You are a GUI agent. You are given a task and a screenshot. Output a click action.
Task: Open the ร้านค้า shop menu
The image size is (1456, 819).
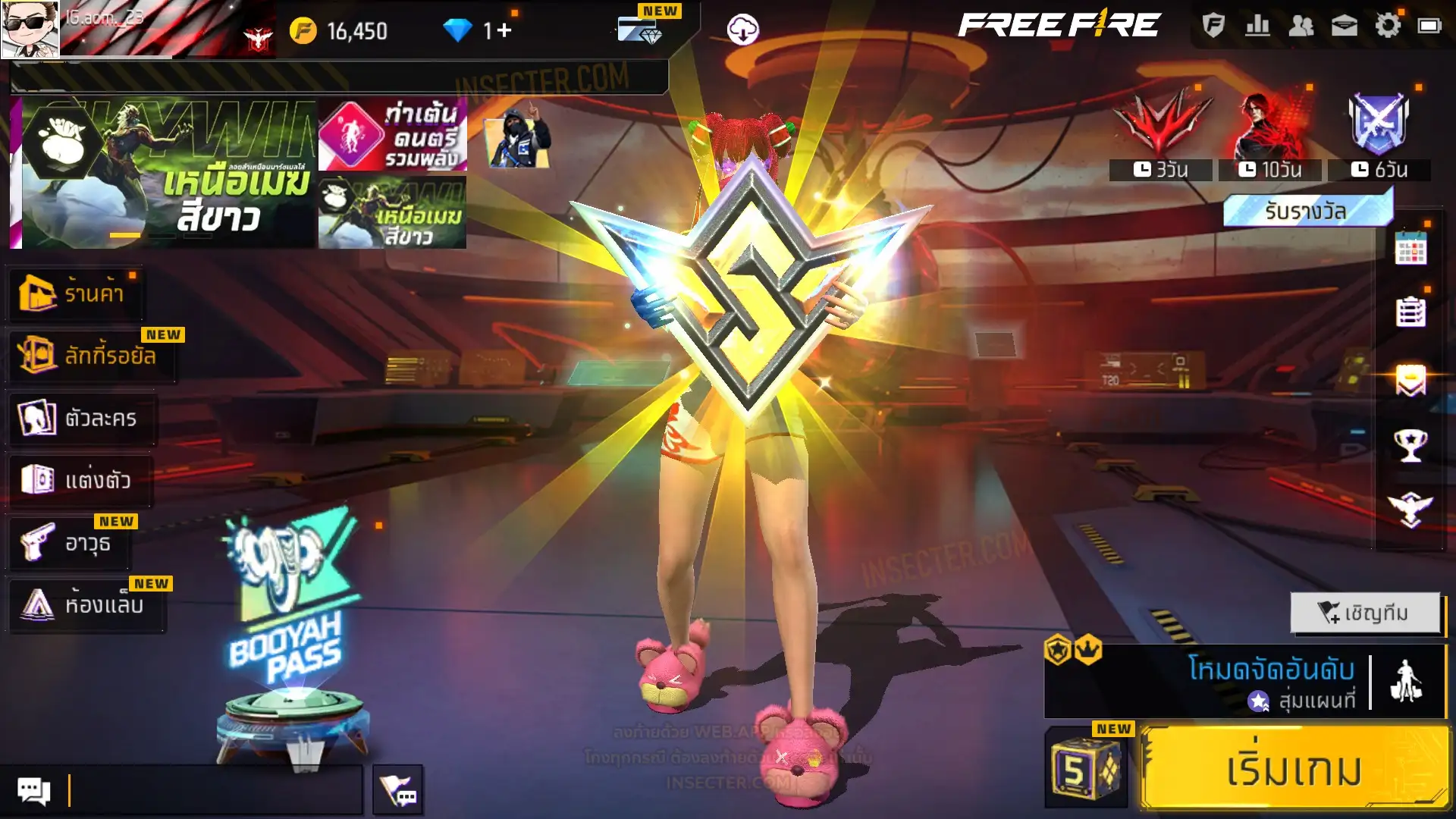pos(76,293)
